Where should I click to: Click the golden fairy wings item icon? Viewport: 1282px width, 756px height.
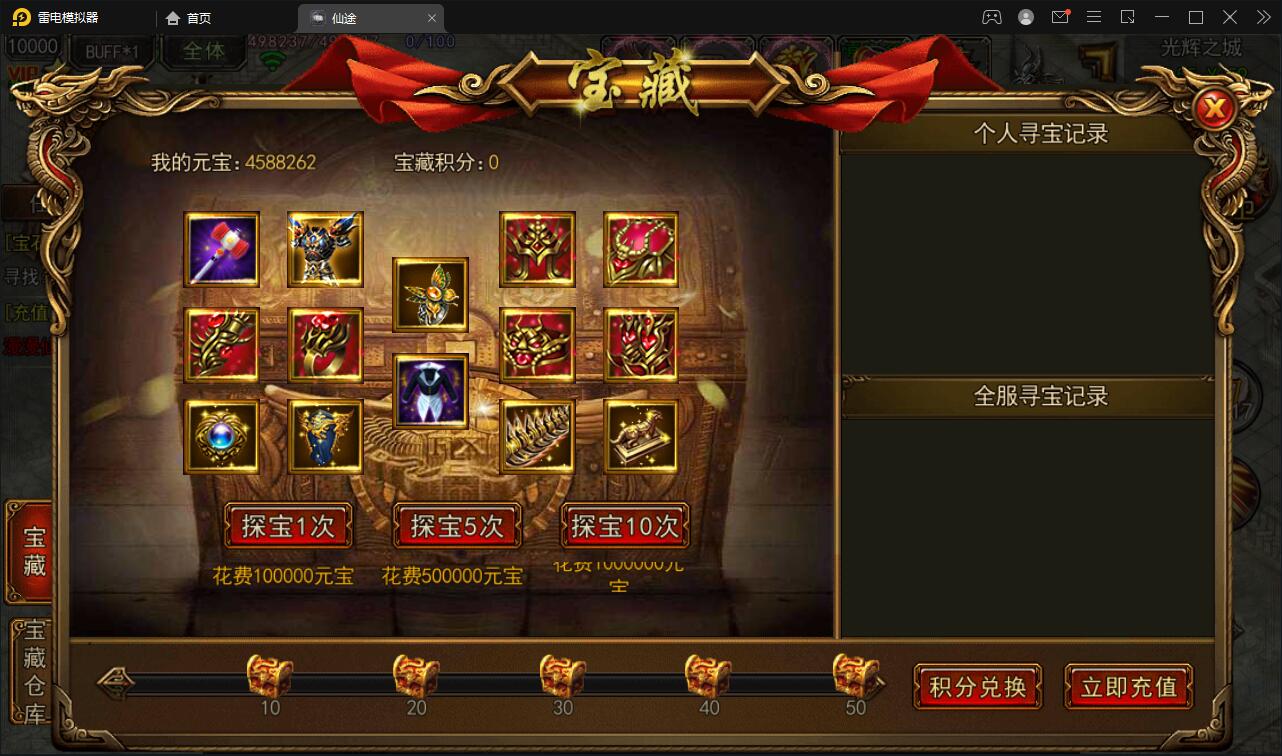pyautogui.click(x=429, y=295)
